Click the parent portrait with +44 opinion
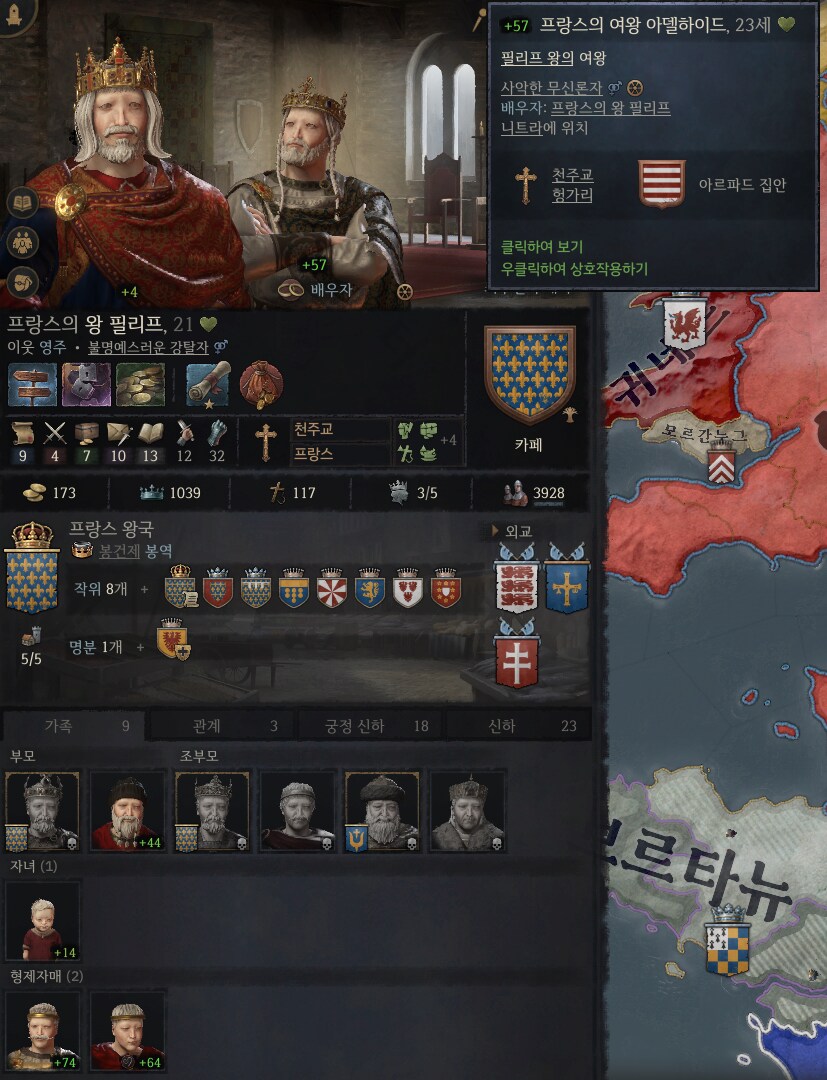This screenshot has height=1080, width=827. tap(127, 811)
